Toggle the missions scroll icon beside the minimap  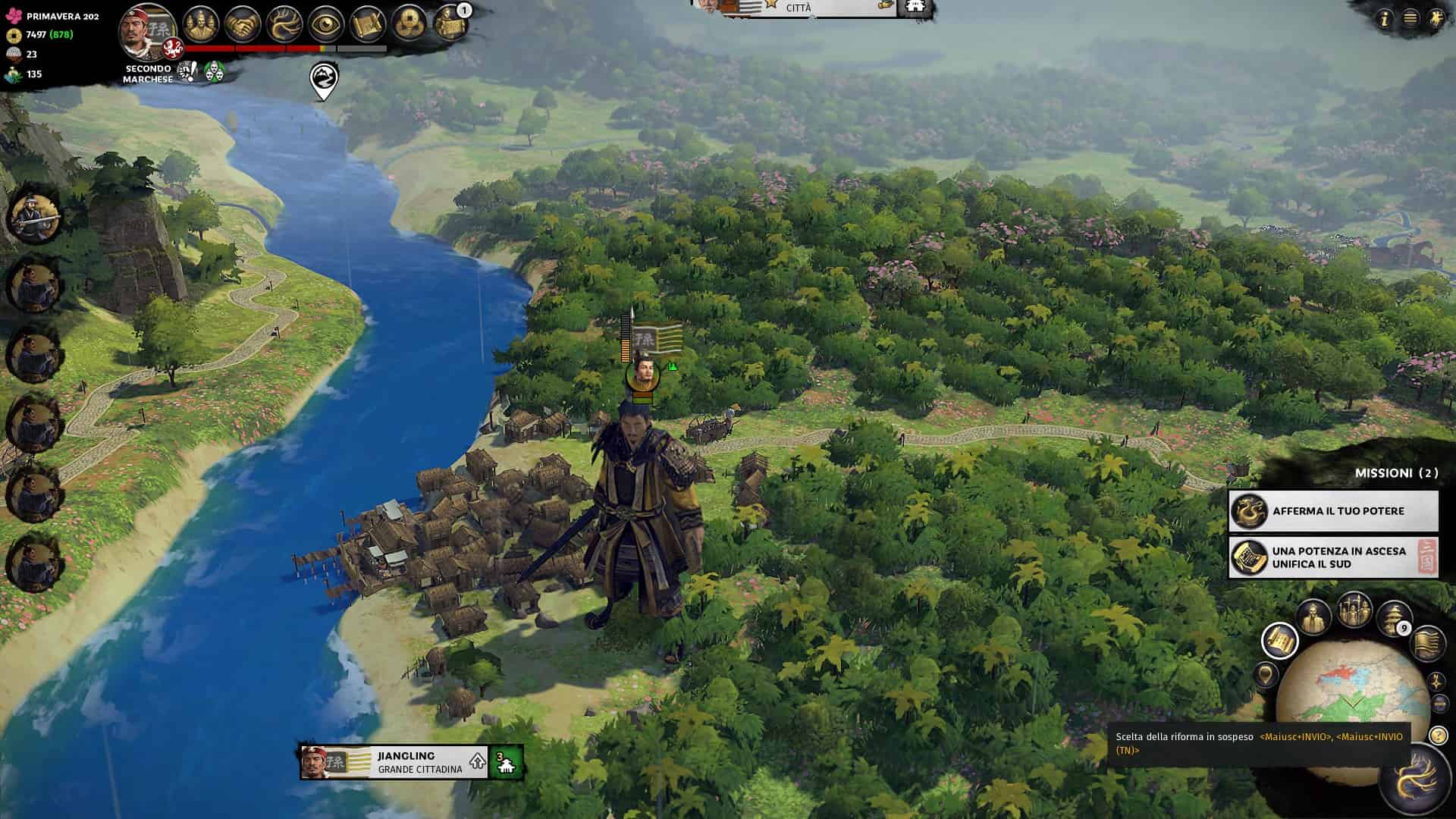[1281, 641]
